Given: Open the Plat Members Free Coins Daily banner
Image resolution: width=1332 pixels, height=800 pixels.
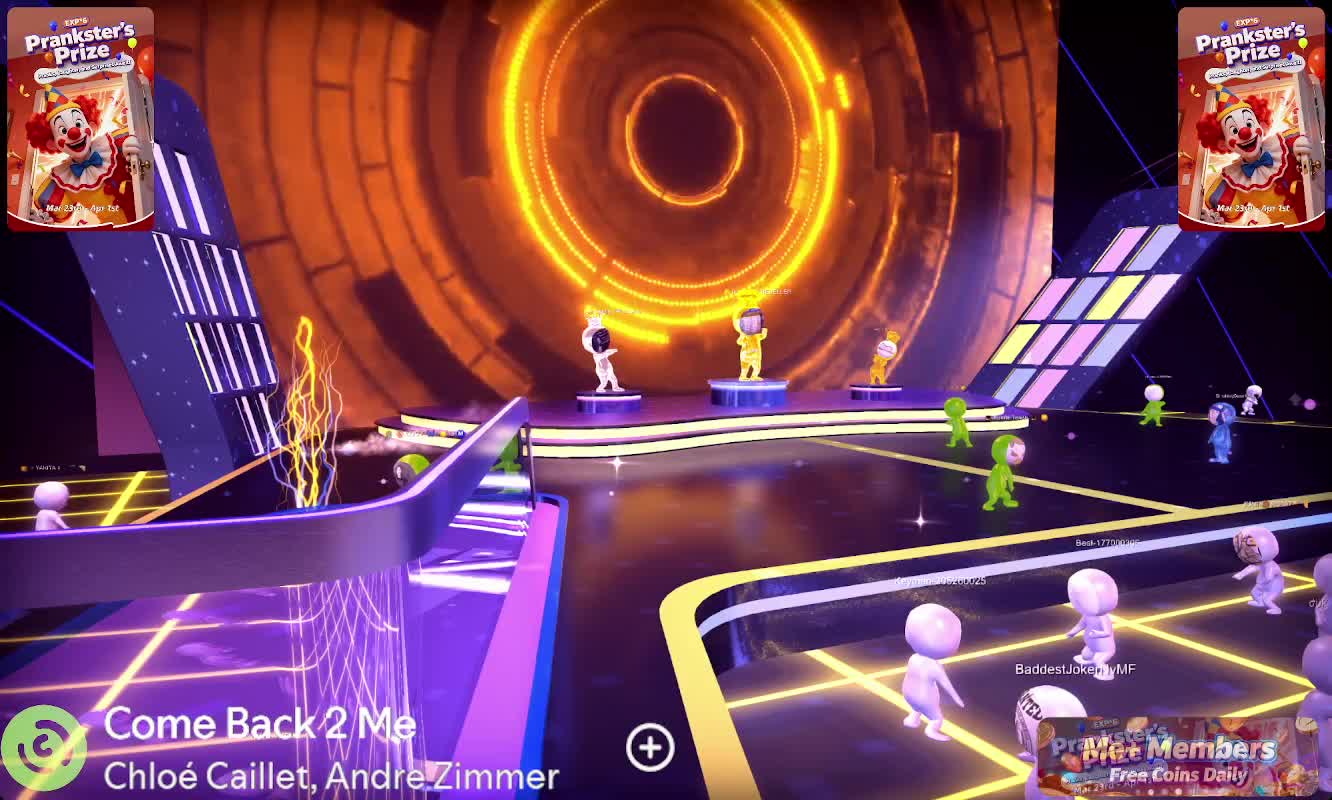Looking at the screenshot, I should pos(1177,757).
